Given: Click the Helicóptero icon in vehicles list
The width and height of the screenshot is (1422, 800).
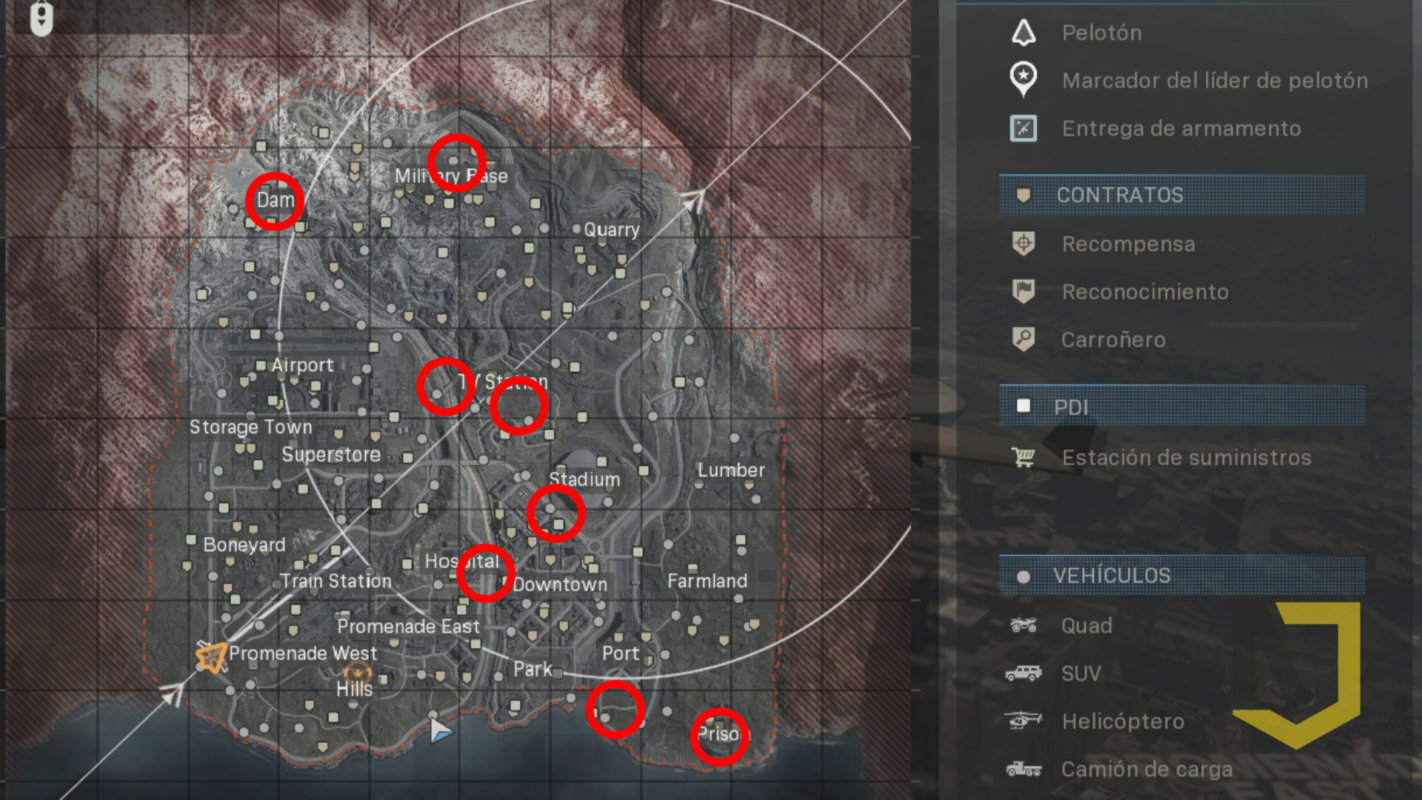Looking at the screenshot, I should point(1026,721).
